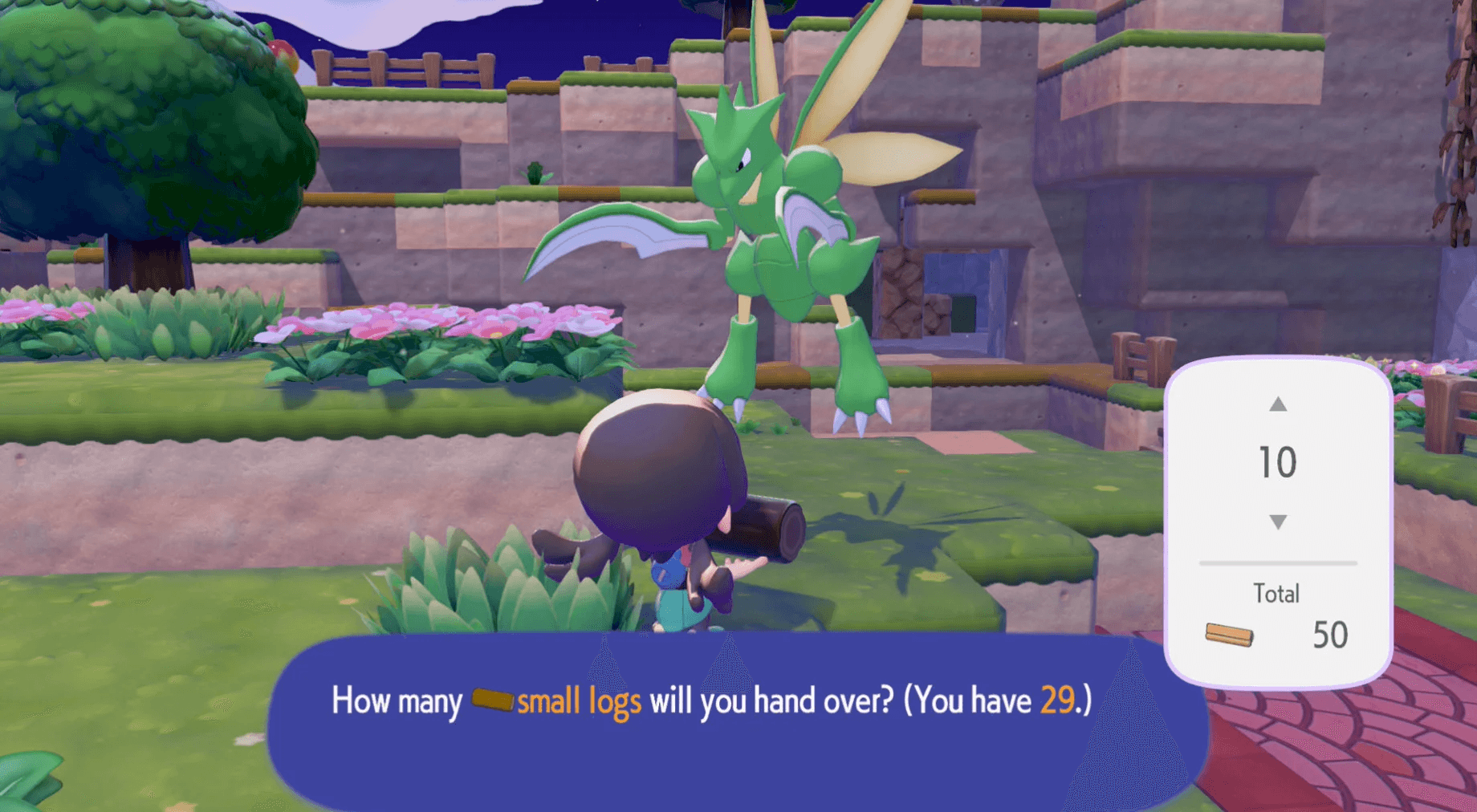Increase small log quantity with up arrow
The width and height of the screenshot is (1477, 812).
pos(1278,404)
